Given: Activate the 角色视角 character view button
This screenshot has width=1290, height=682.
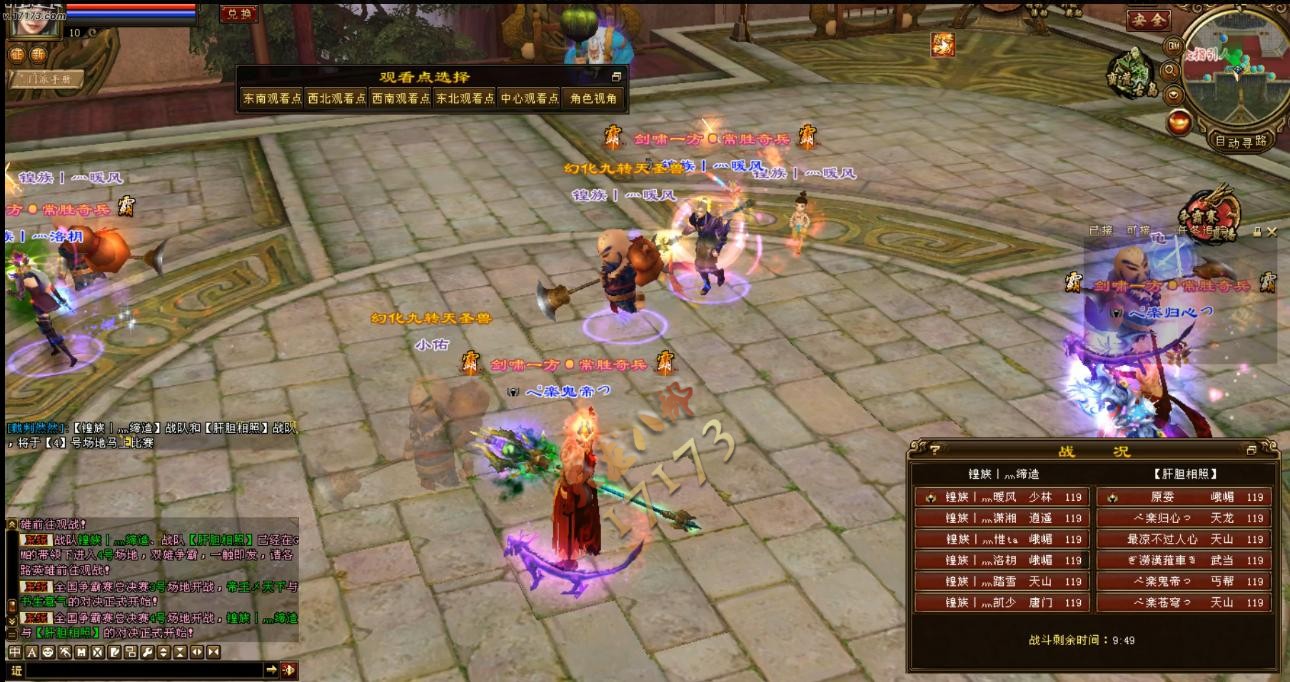Looking at the screenshot, I should point(594,98).
